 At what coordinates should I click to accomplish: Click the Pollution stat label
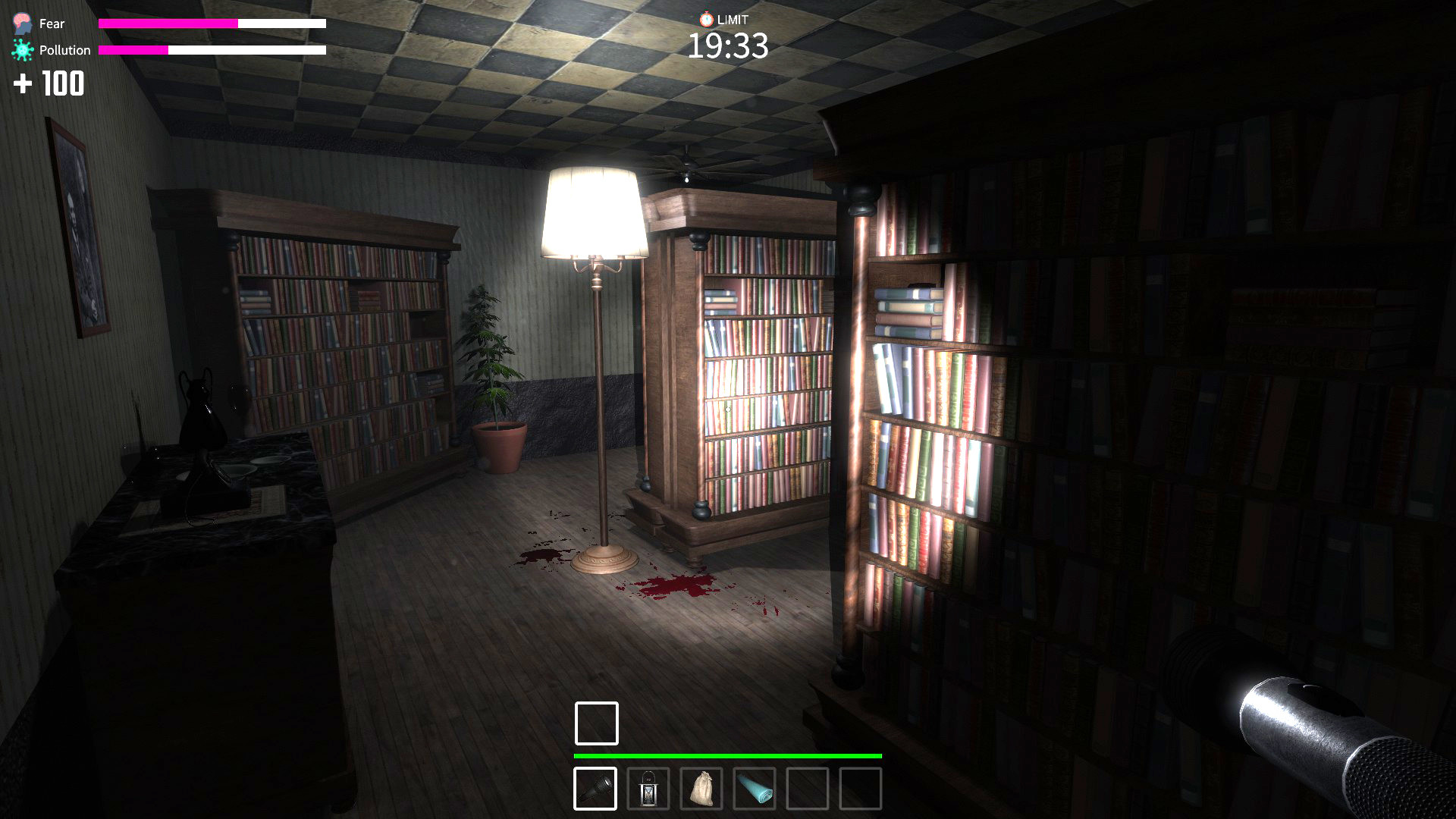tap(67, 49)
